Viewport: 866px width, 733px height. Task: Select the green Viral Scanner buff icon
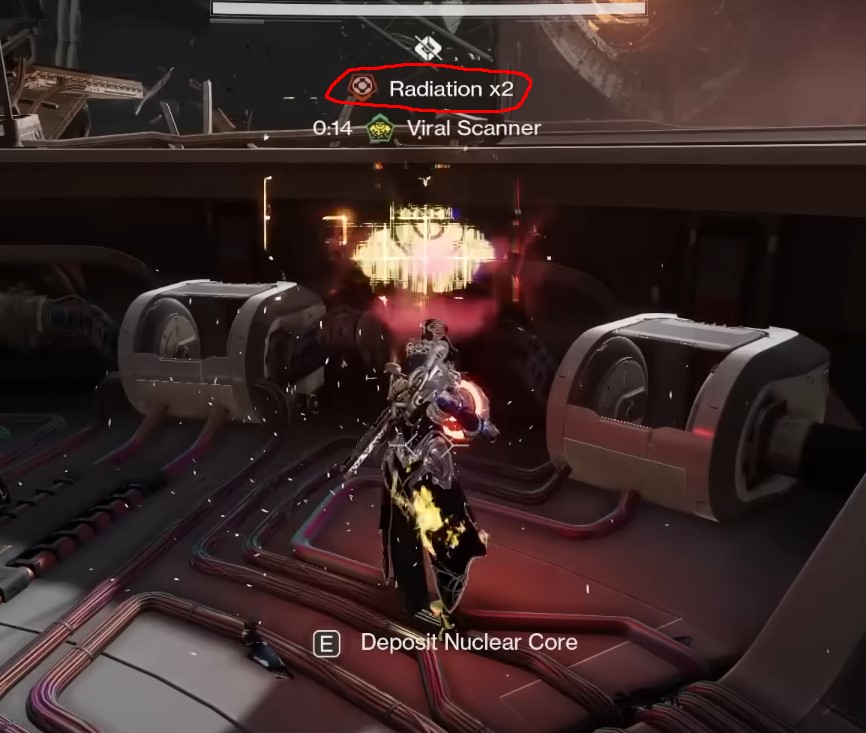(x=377, y=128)
